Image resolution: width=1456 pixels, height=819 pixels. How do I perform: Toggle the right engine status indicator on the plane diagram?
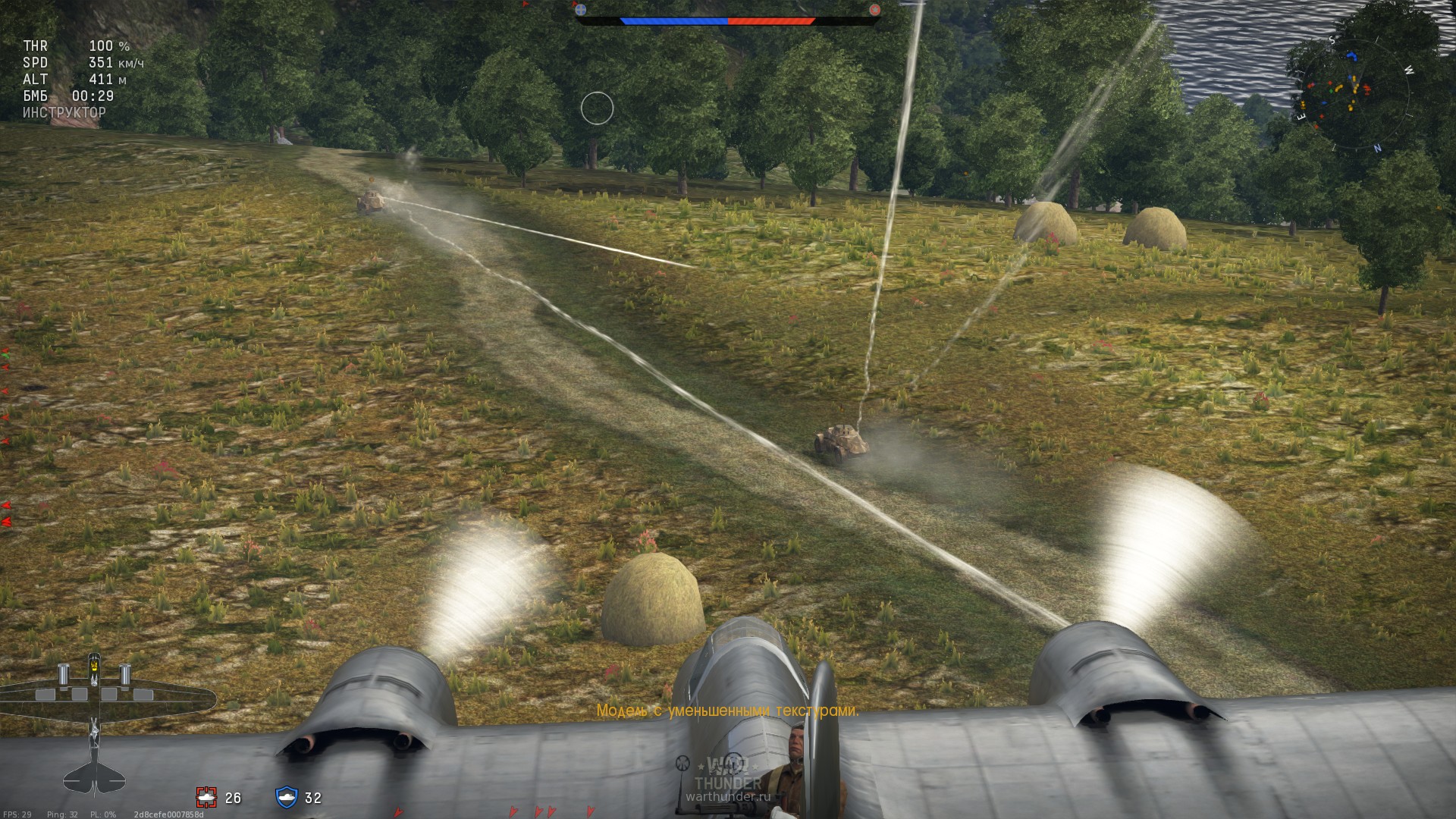tap(124, 673)
